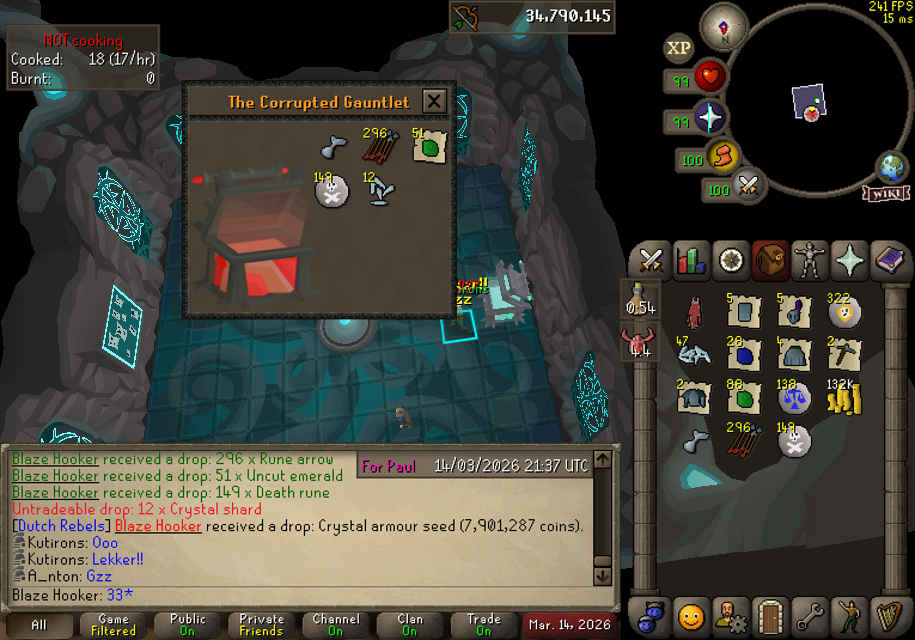Close the Corrupted Gauntlet reward window

point(433,101)
